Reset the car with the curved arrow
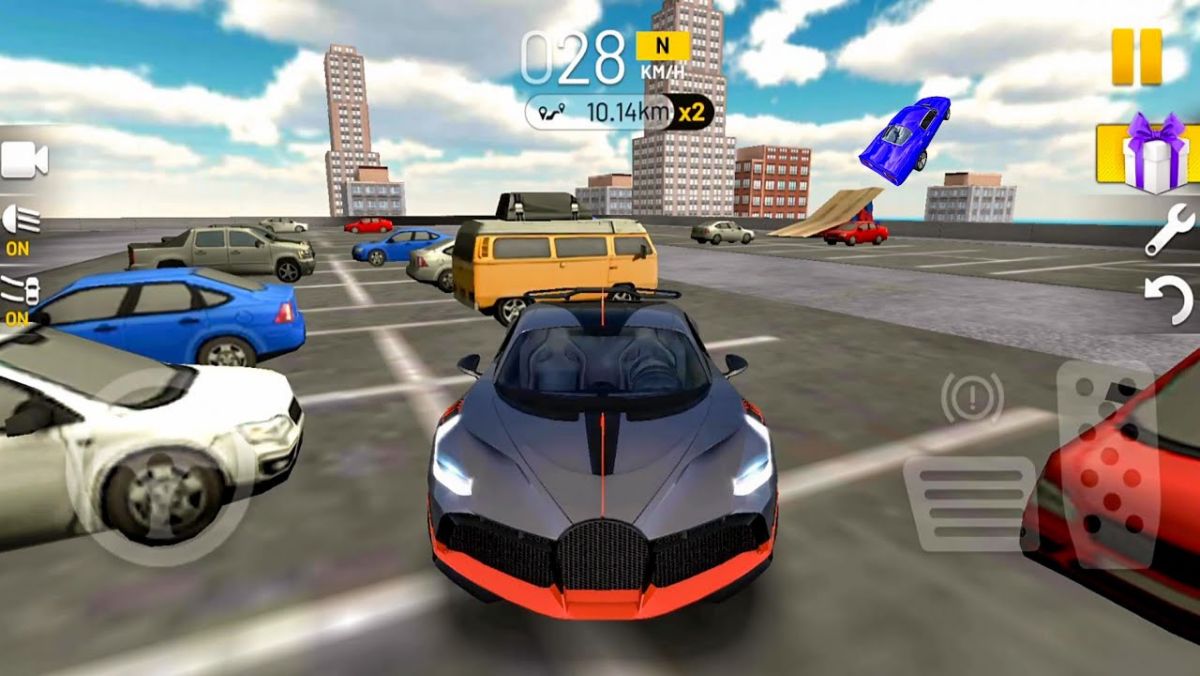 1168,300
